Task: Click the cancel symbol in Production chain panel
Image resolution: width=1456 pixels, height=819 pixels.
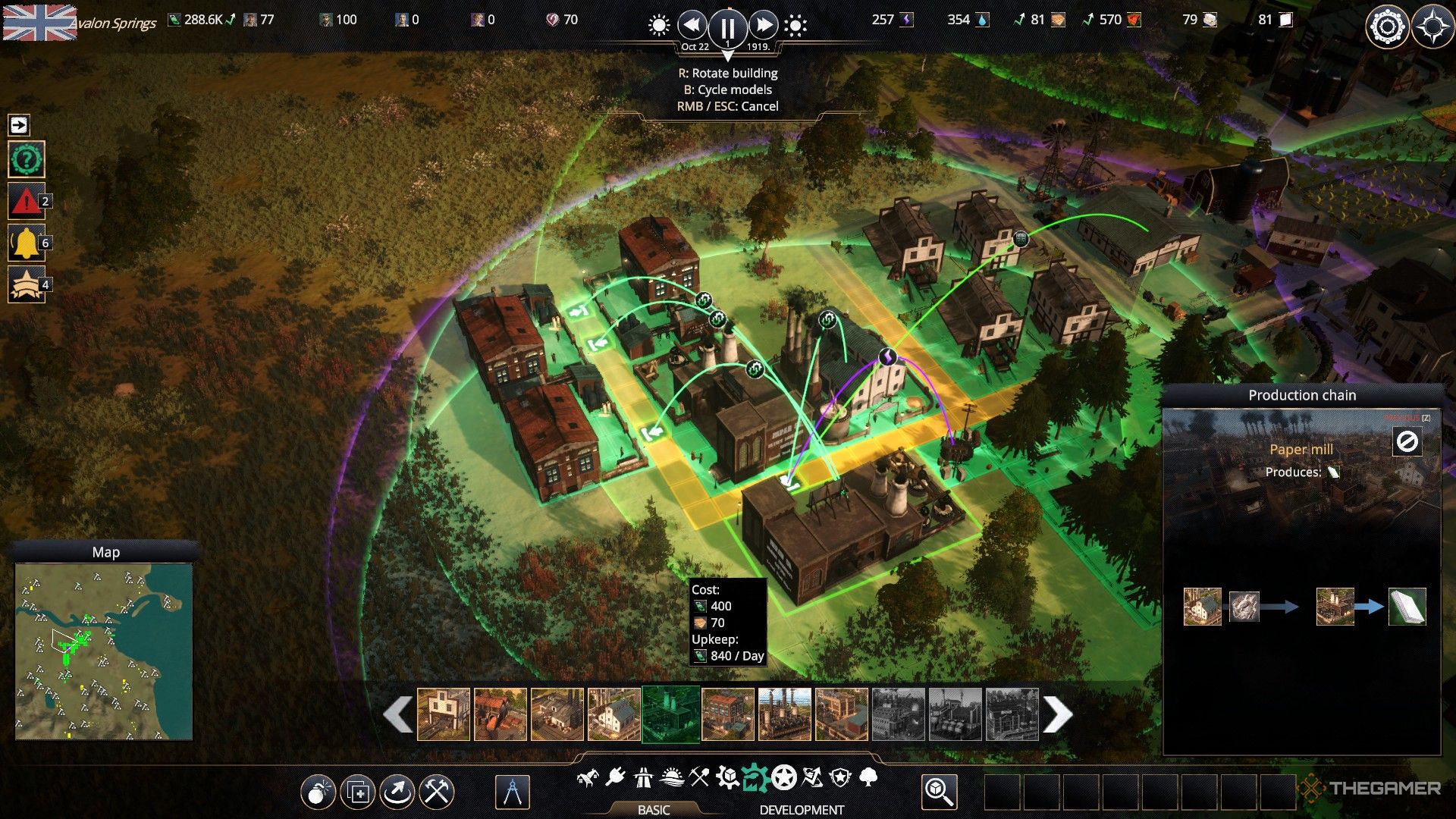Action: pos(1407,441)
